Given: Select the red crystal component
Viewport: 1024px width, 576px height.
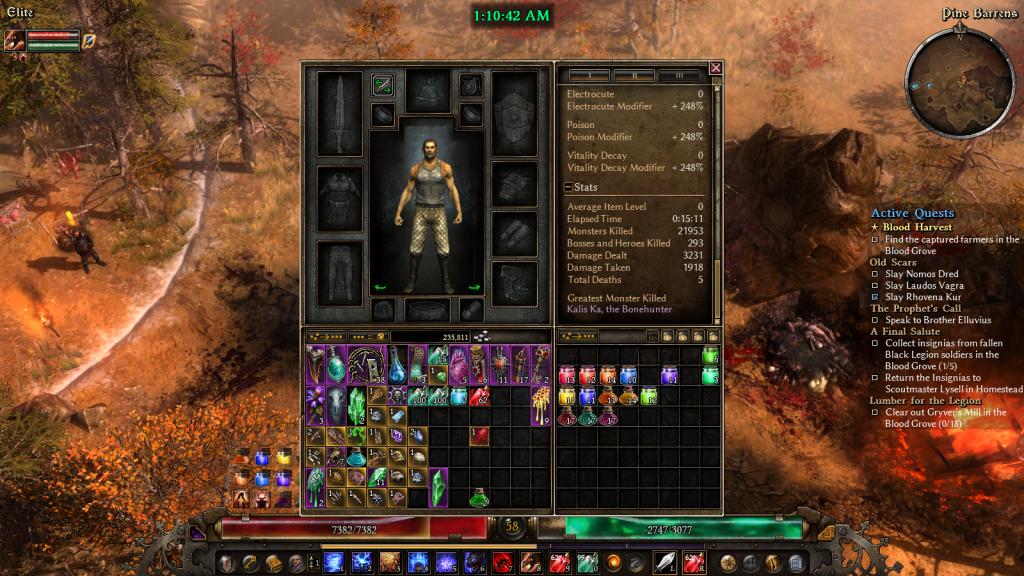Looking at the screenshot, I should [481, 435].
